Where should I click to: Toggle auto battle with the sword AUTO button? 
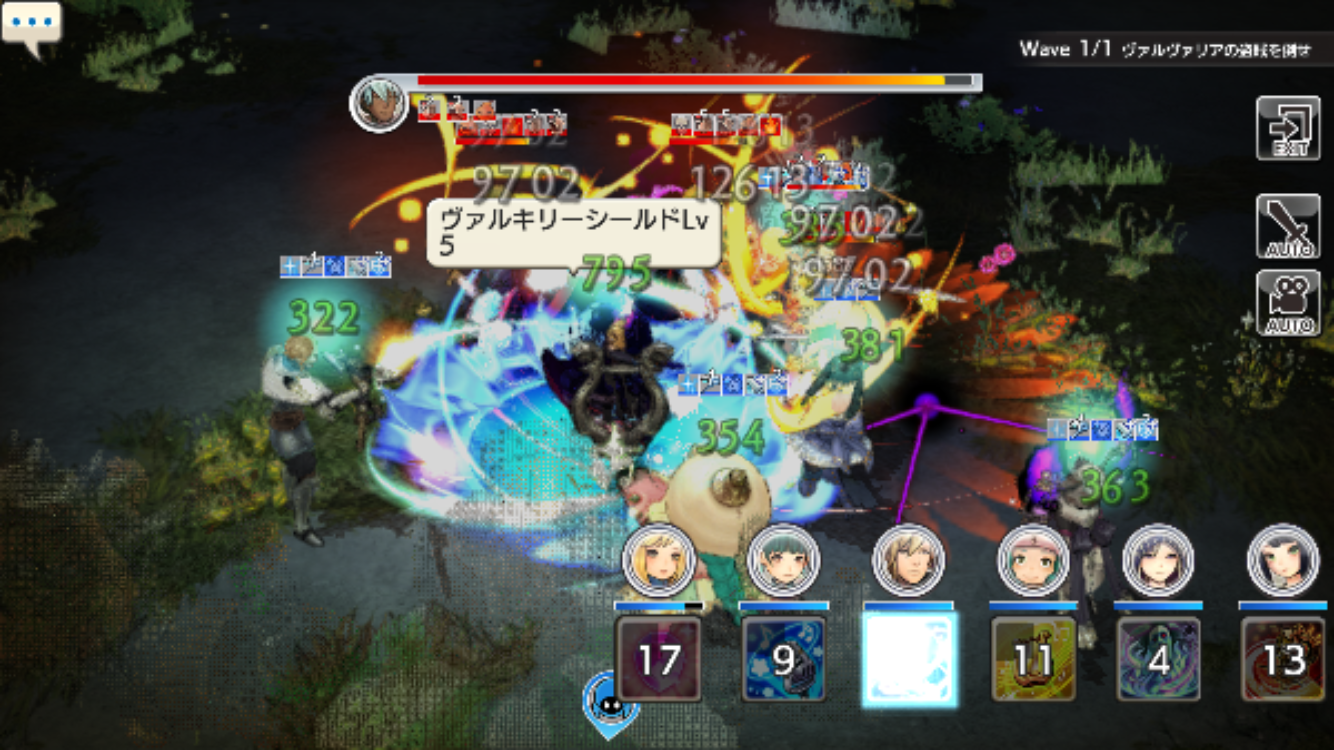pyautogui.click(x=1288, y=226)
